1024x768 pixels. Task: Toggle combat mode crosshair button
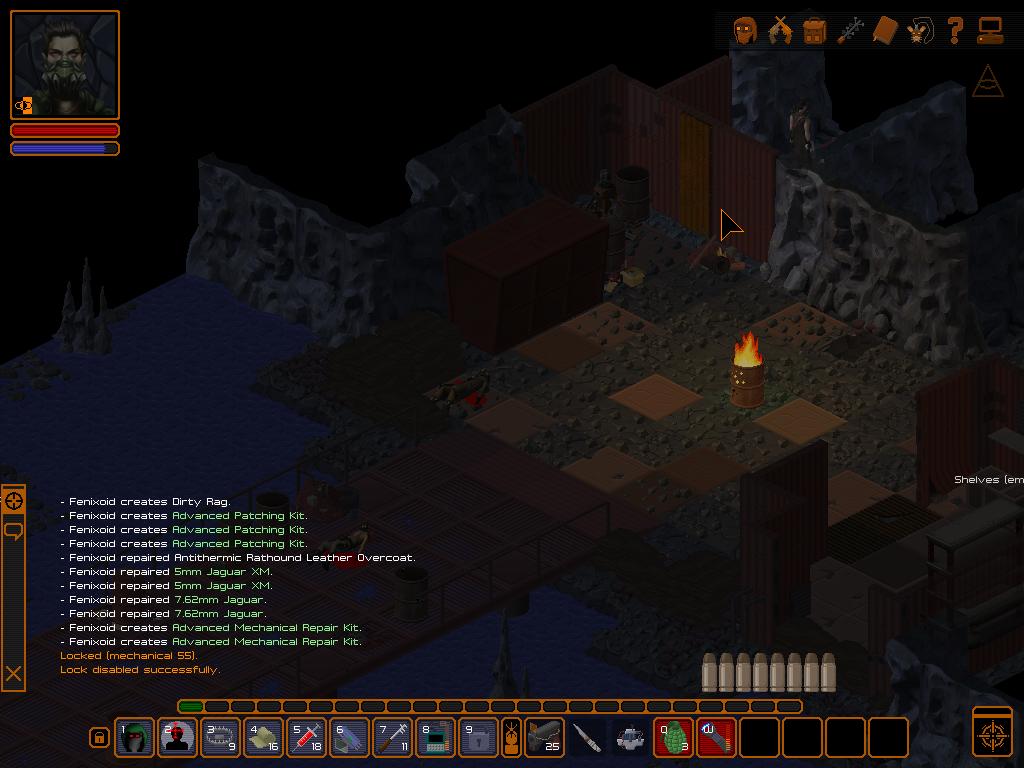992,735
